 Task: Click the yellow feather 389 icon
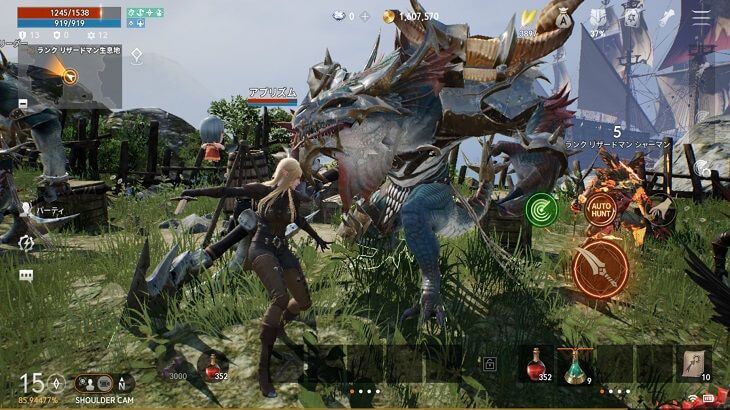click(526, 19)
